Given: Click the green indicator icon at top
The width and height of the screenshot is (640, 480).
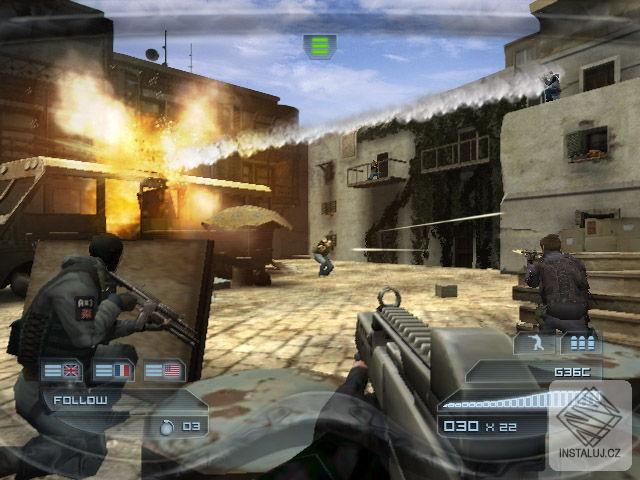Looking at the screenshot, I should (320, 46).
